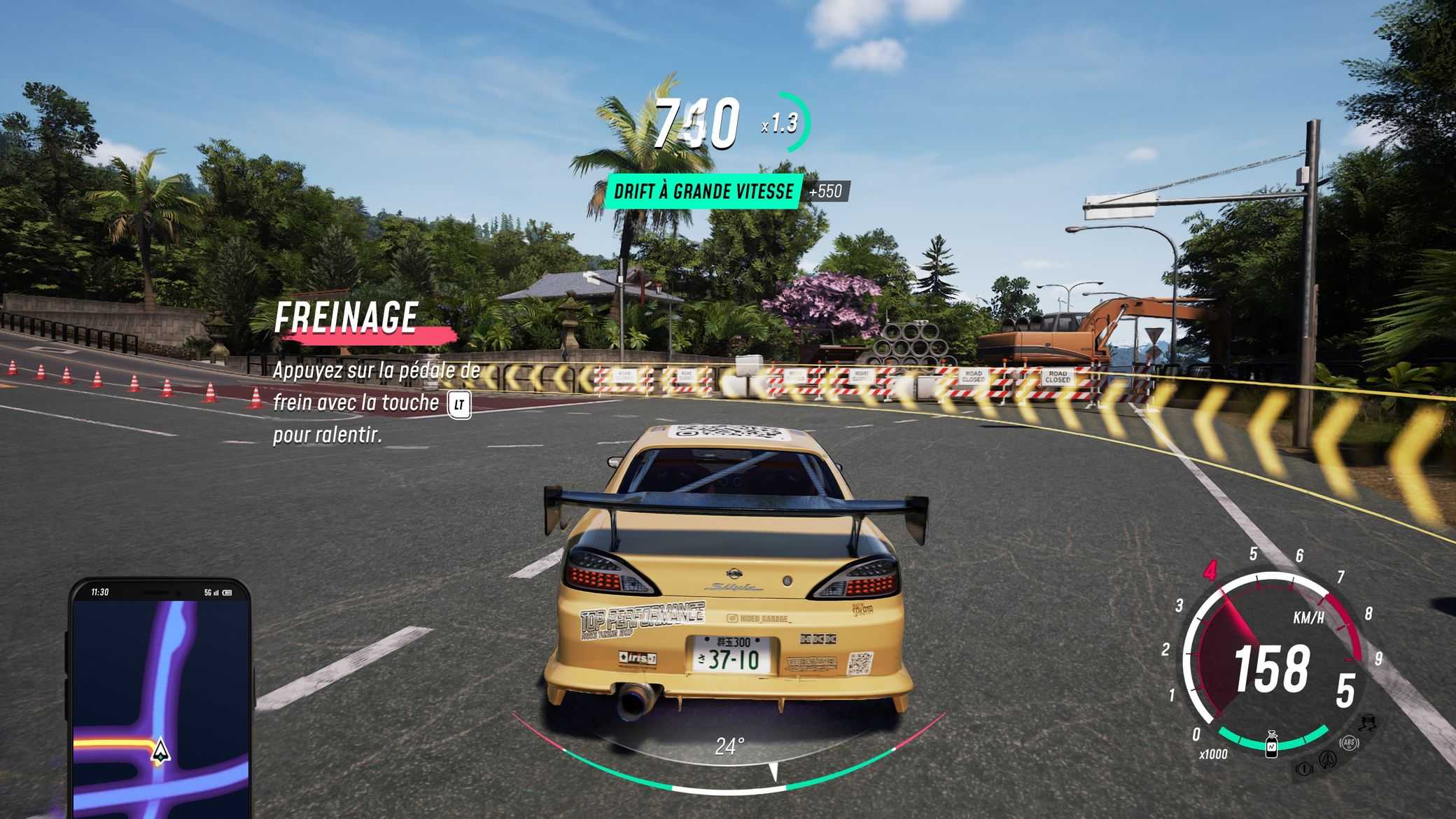Click the steering assist arrow icon
Viewport: 1456px width, 819px height.
(1327, 759)
